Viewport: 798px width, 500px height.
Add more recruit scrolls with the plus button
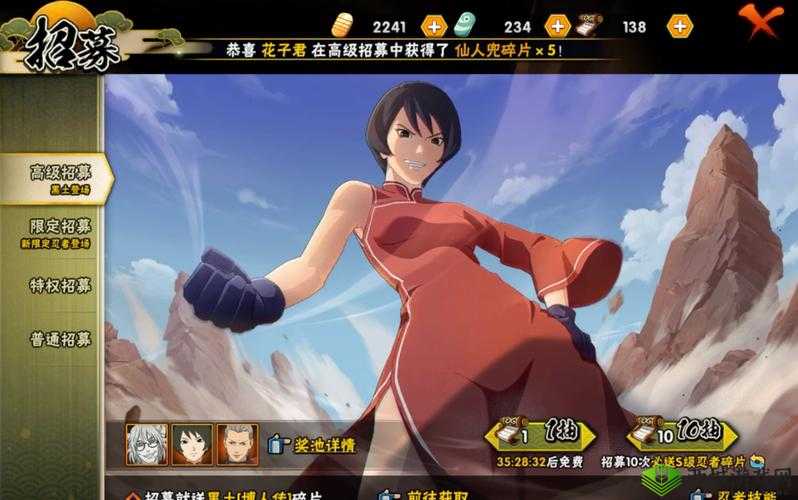coord(679,27)
